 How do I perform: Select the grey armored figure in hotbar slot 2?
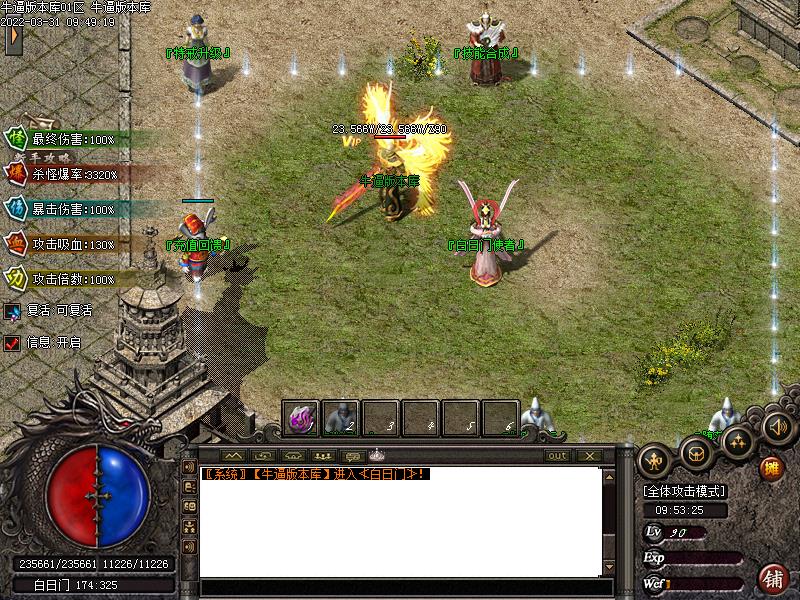[x=341, y=418]
